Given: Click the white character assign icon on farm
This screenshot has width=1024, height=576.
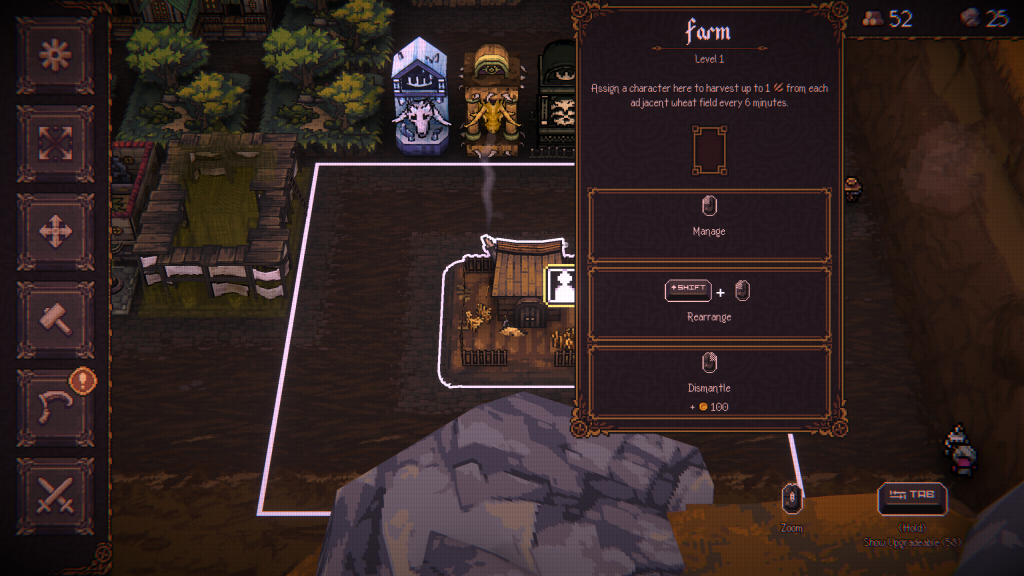Looking at the screenshot, I should point(562,286).
